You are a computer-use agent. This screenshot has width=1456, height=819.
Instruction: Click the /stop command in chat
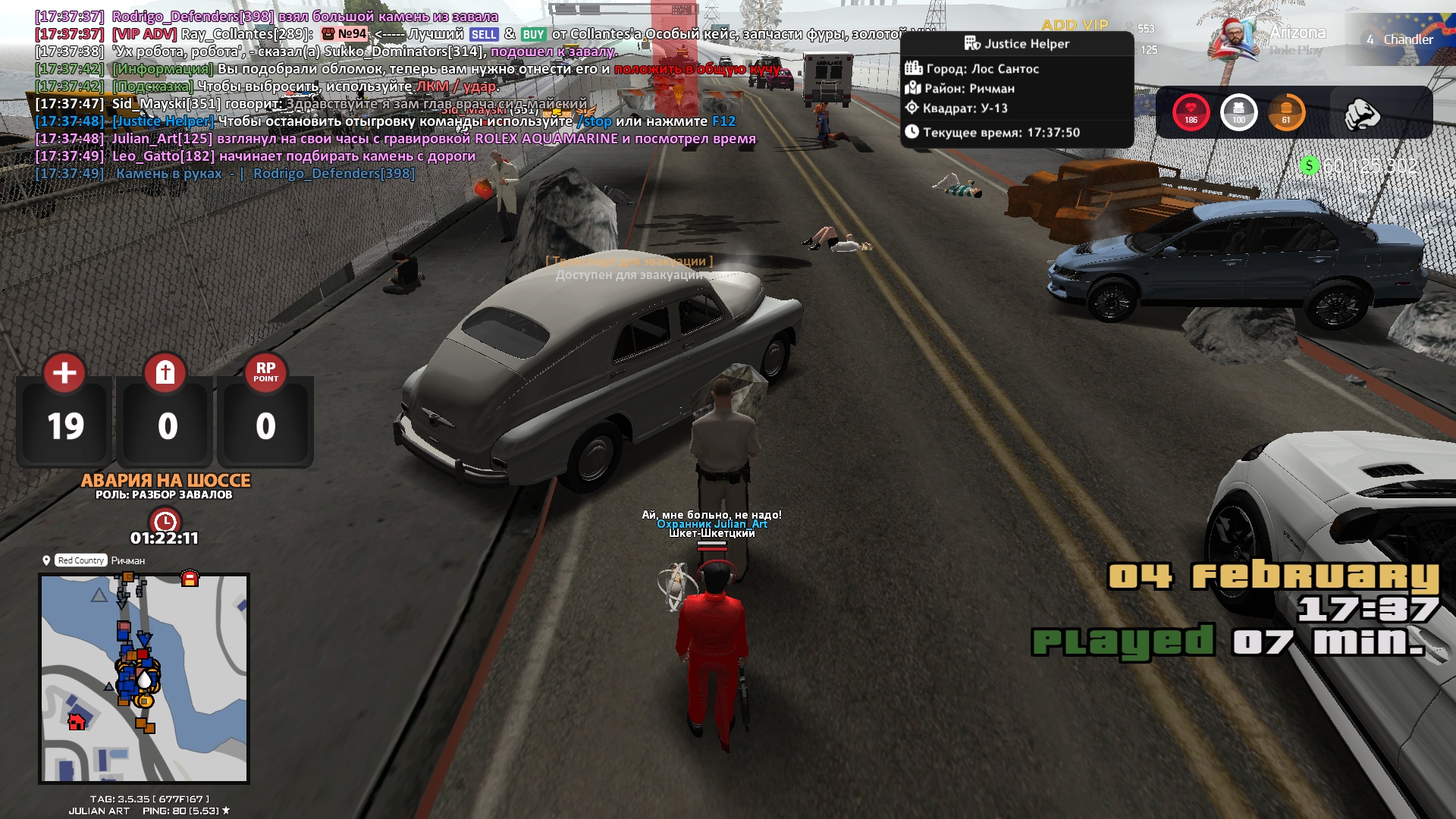coord(594,121)
